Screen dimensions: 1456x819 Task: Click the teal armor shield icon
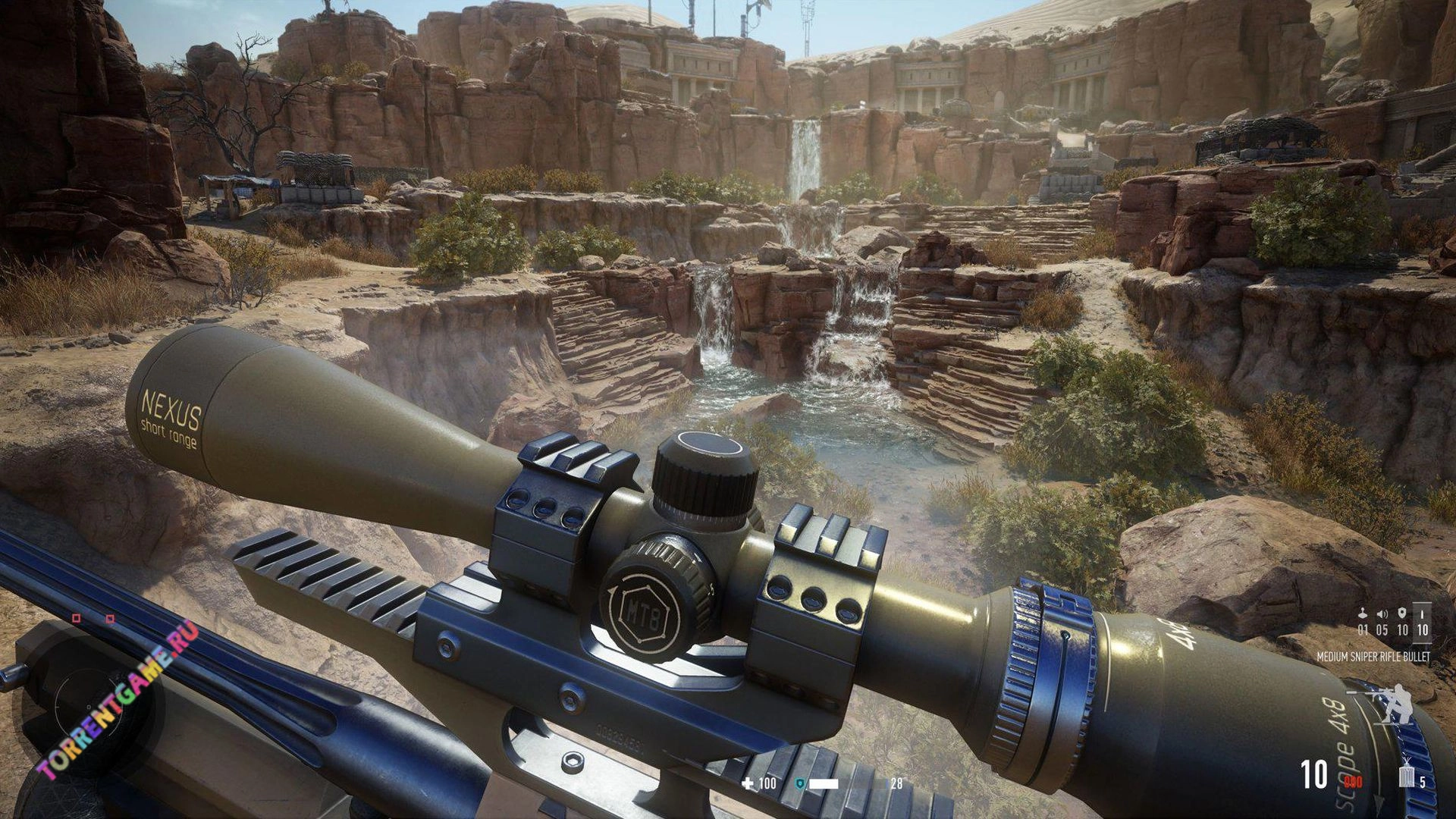(x=799, y=783)
